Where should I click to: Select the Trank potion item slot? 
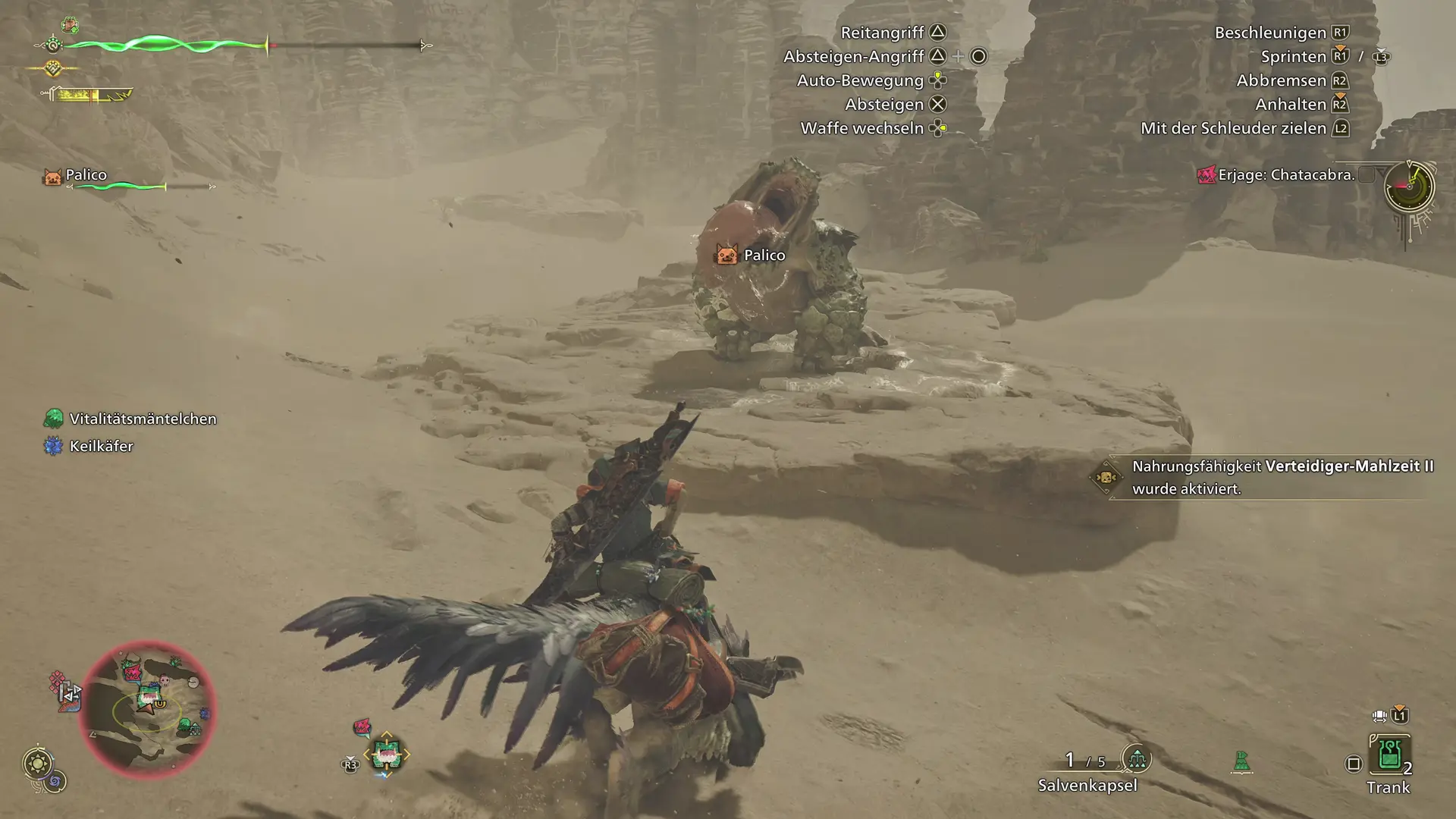1389,755
